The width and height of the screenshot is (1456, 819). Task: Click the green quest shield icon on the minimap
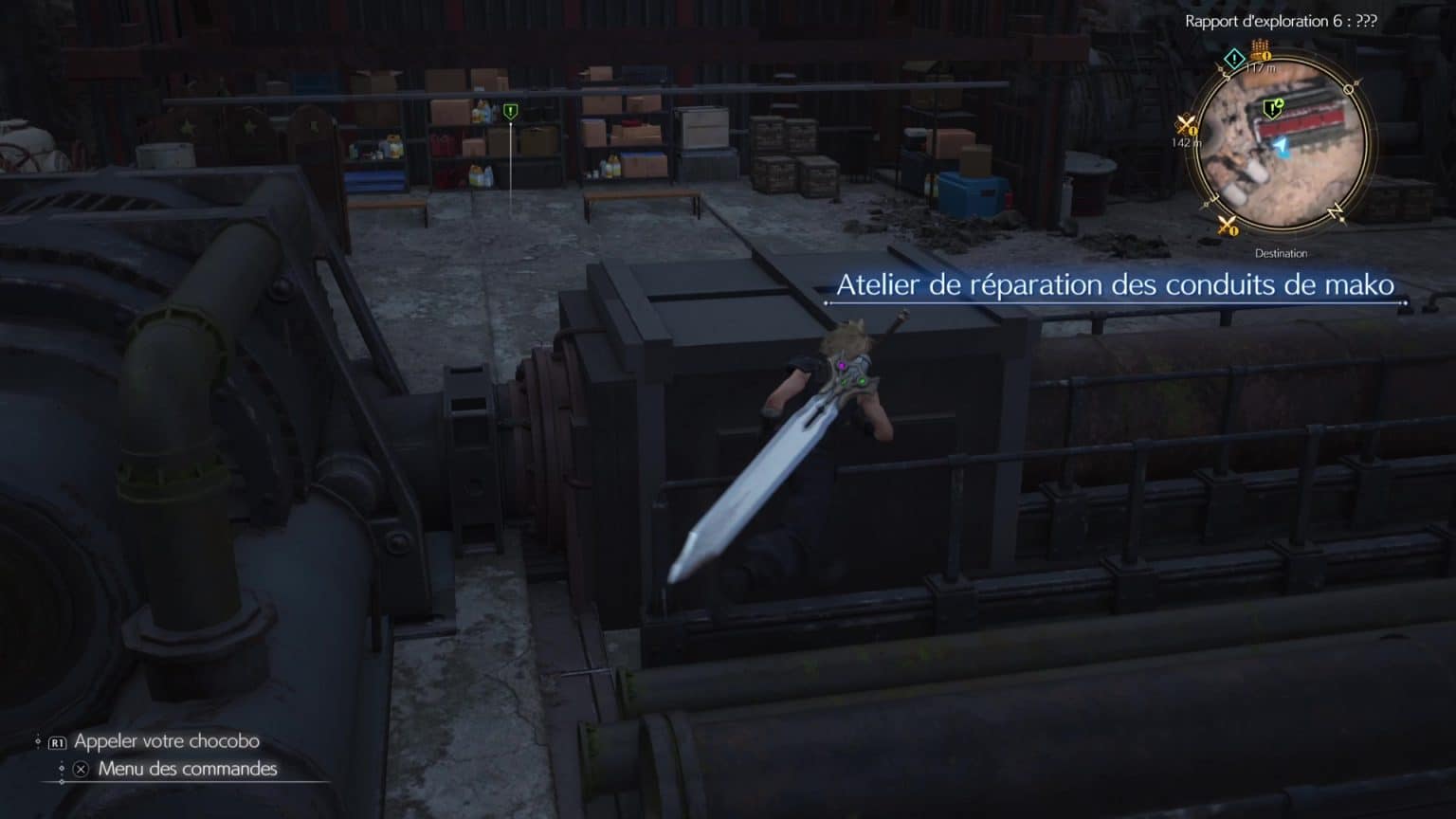tap(1272, 108)
